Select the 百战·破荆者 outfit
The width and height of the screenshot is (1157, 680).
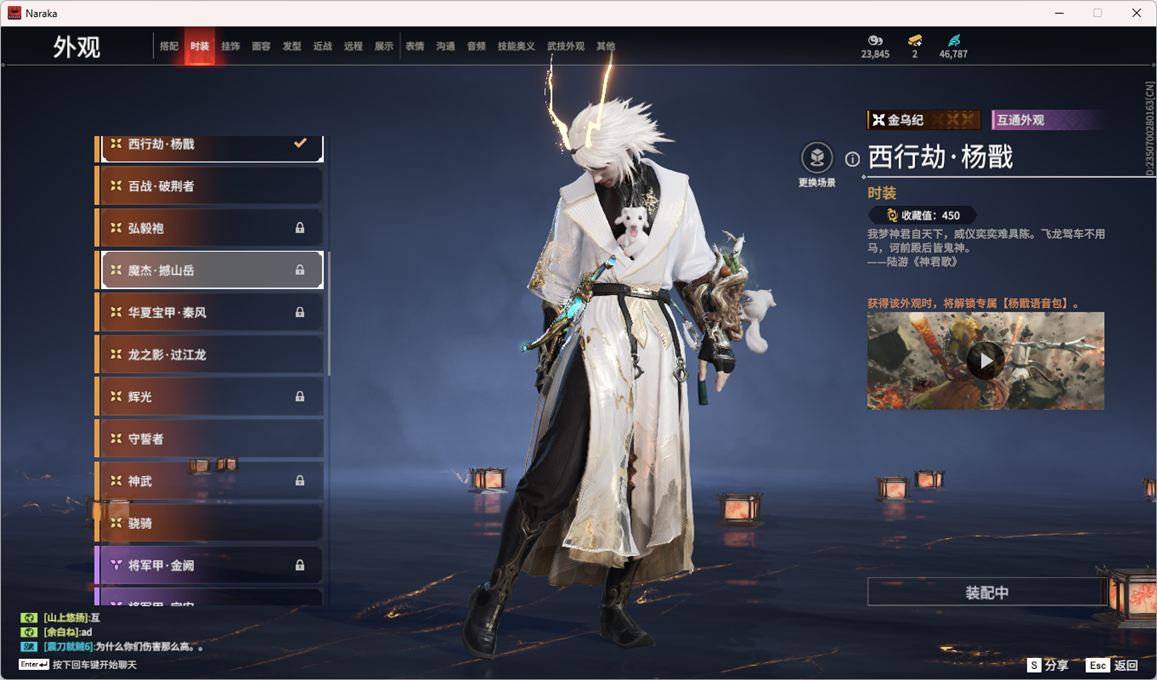click(x=210, y=186)
